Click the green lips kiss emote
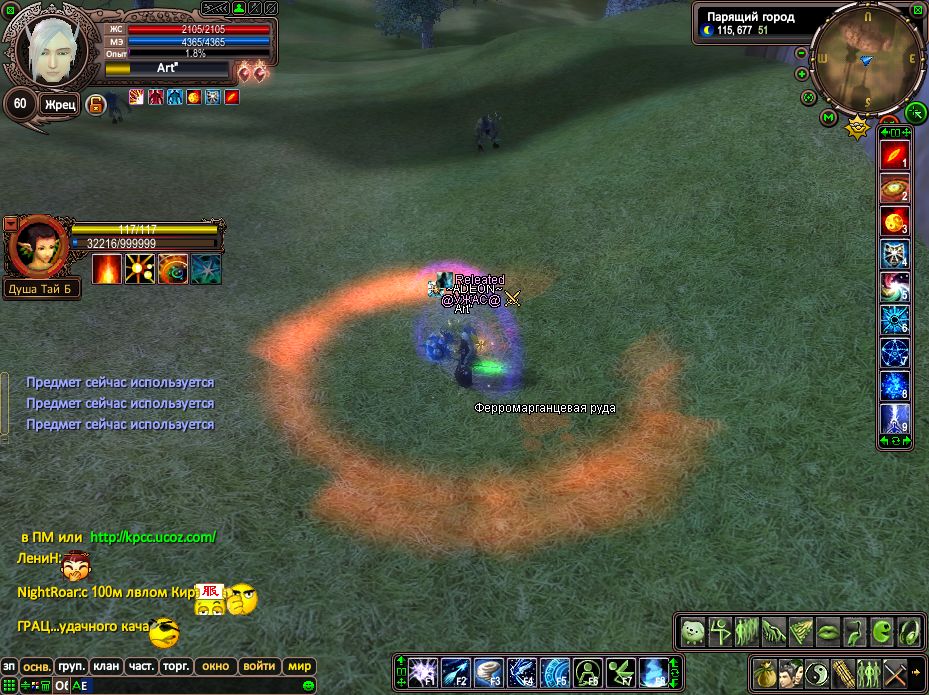The height and width of the screenshot is (695, 929). point(828,632)
